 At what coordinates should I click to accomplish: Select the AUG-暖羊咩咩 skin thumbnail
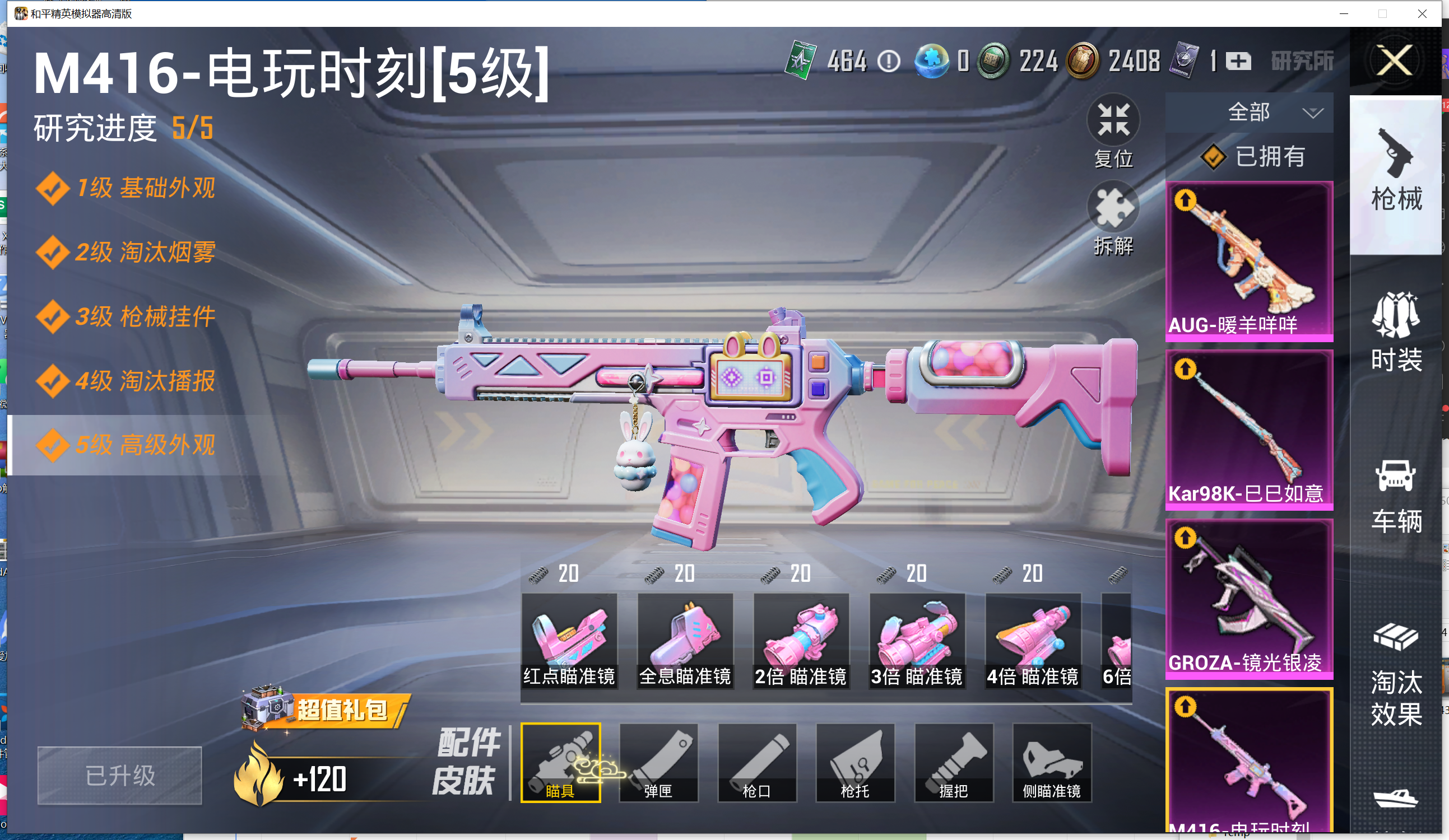(1249, 262)
